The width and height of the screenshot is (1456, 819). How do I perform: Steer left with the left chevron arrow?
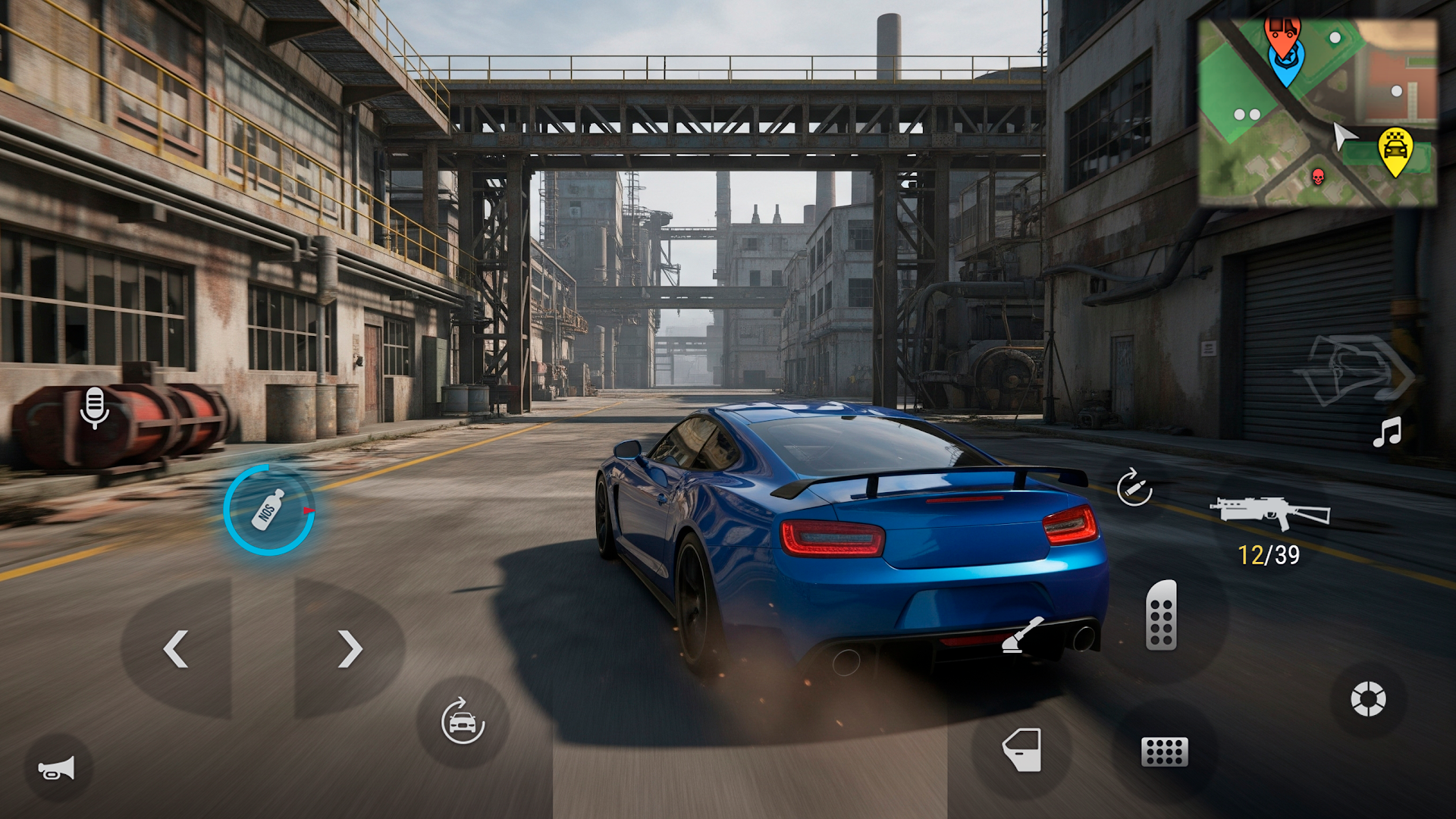[174, 648]
